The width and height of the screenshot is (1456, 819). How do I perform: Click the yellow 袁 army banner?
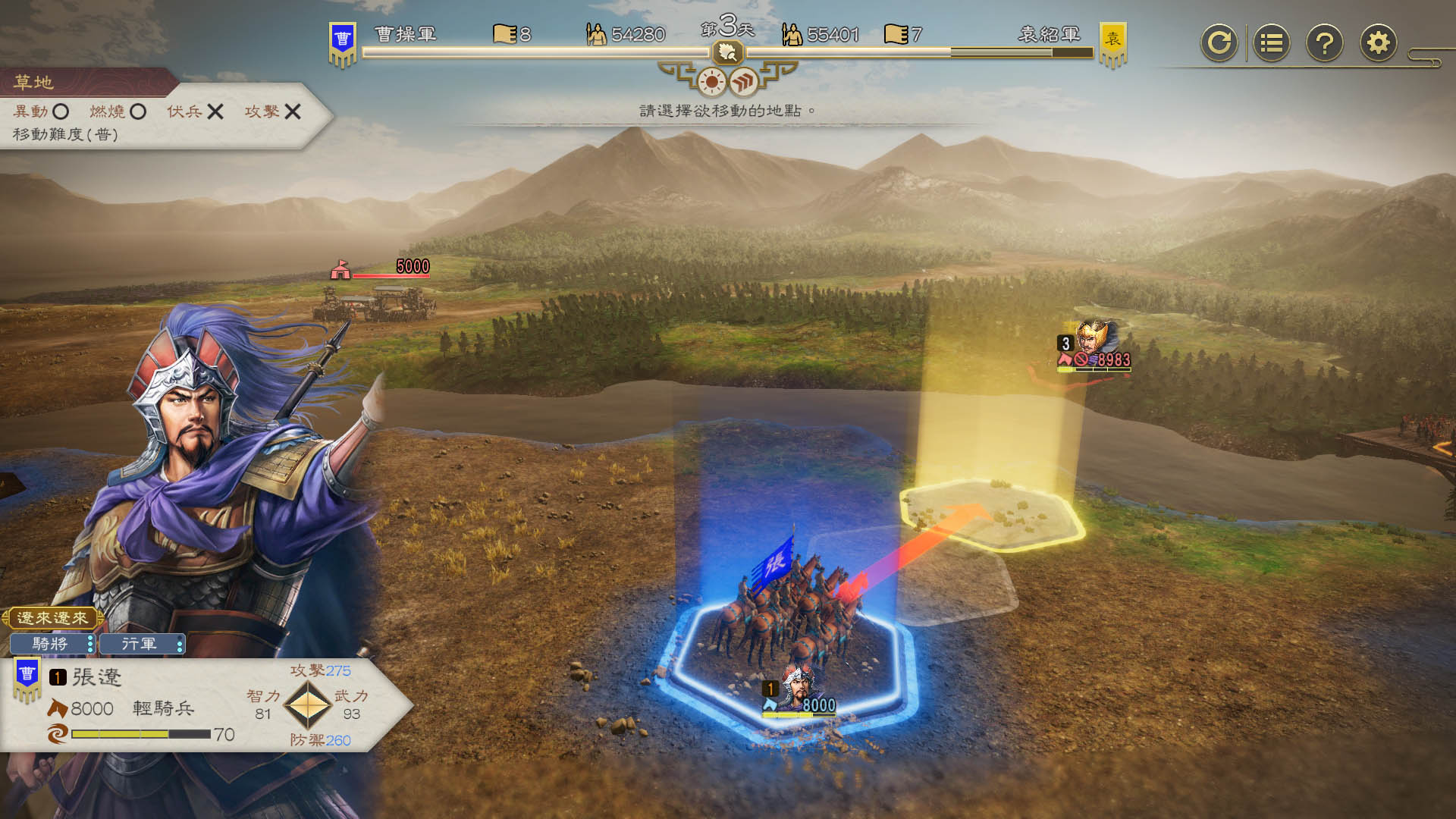[1112, 42]
